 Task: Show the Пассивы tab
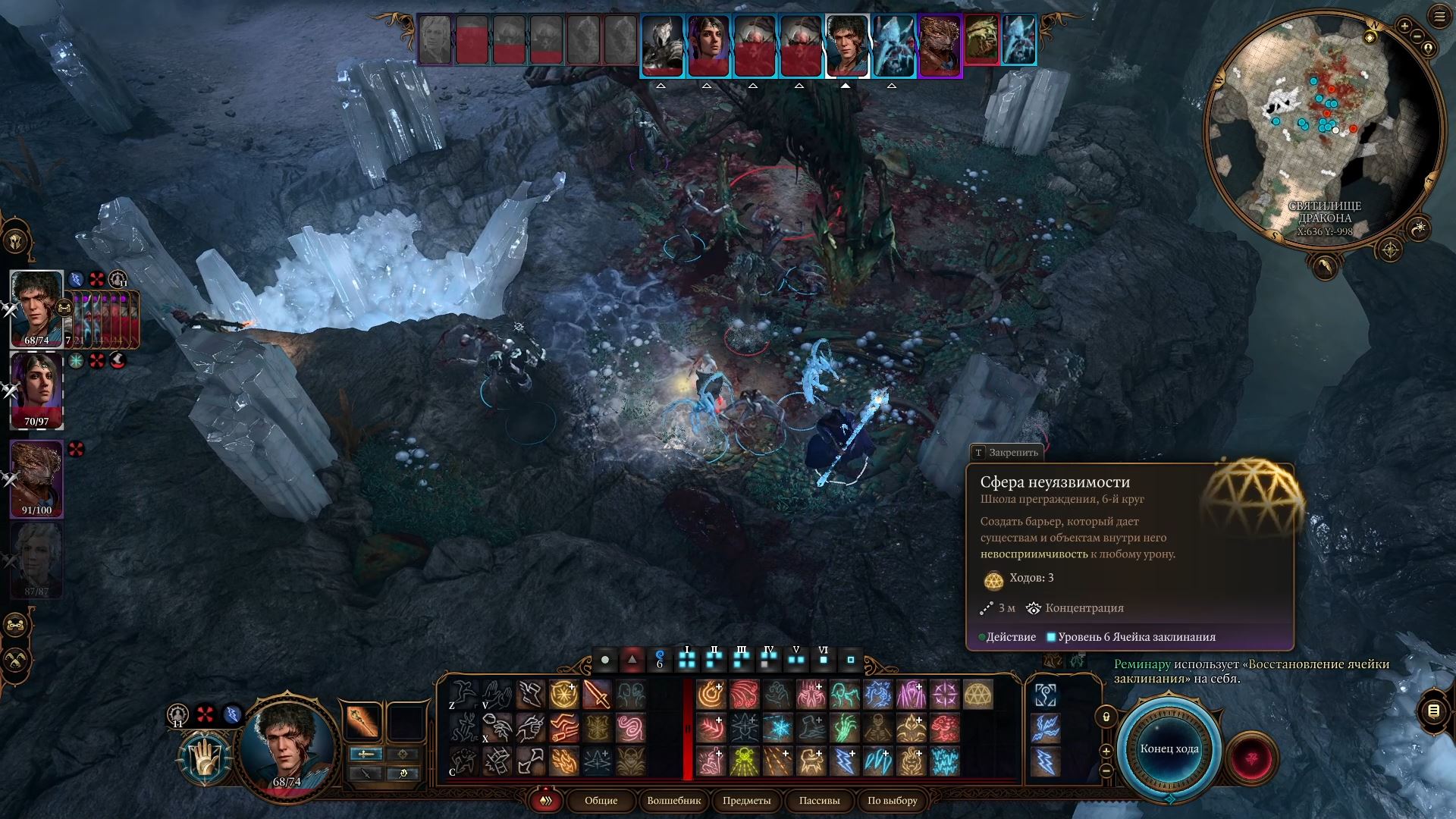tap(819, 801)
